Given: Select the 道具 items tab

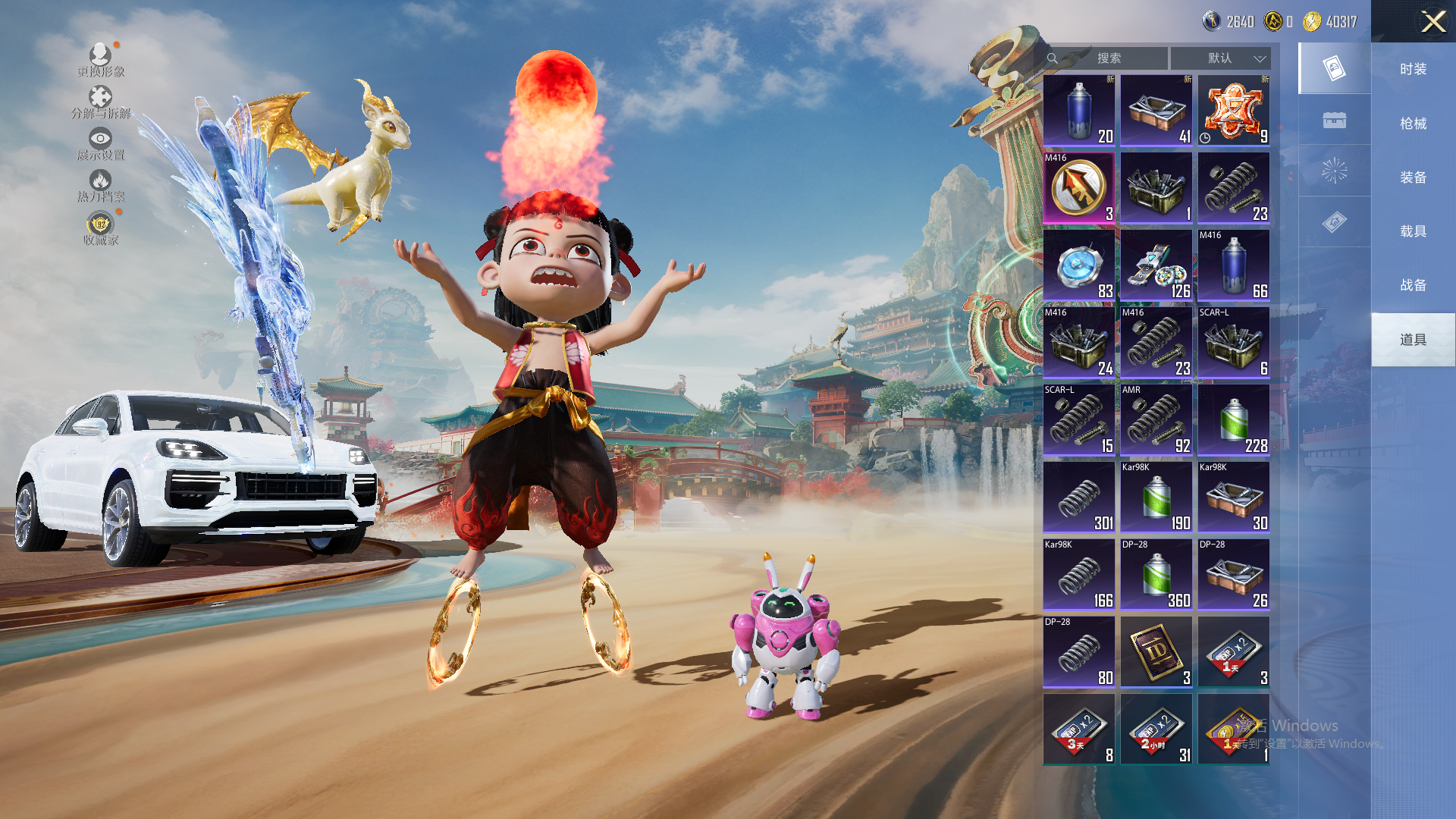Looking at the screenshot, I should 1413,339.
